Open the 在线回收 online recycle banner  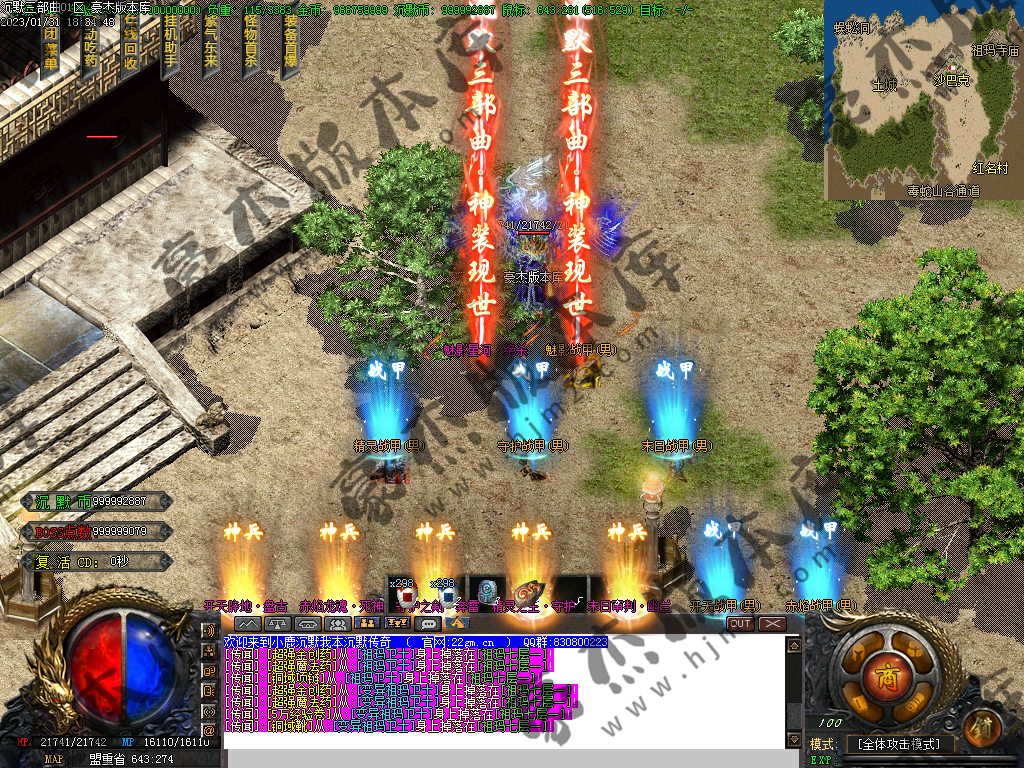131,47
